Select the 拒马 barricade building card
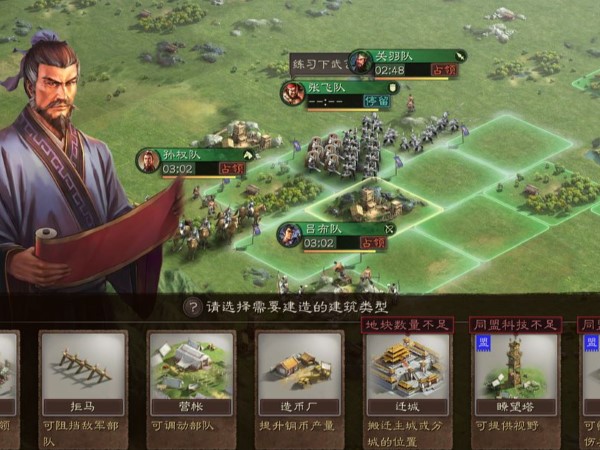Image resolution: width=600 pixels, height=450 pixels. [x=84, y=373]
